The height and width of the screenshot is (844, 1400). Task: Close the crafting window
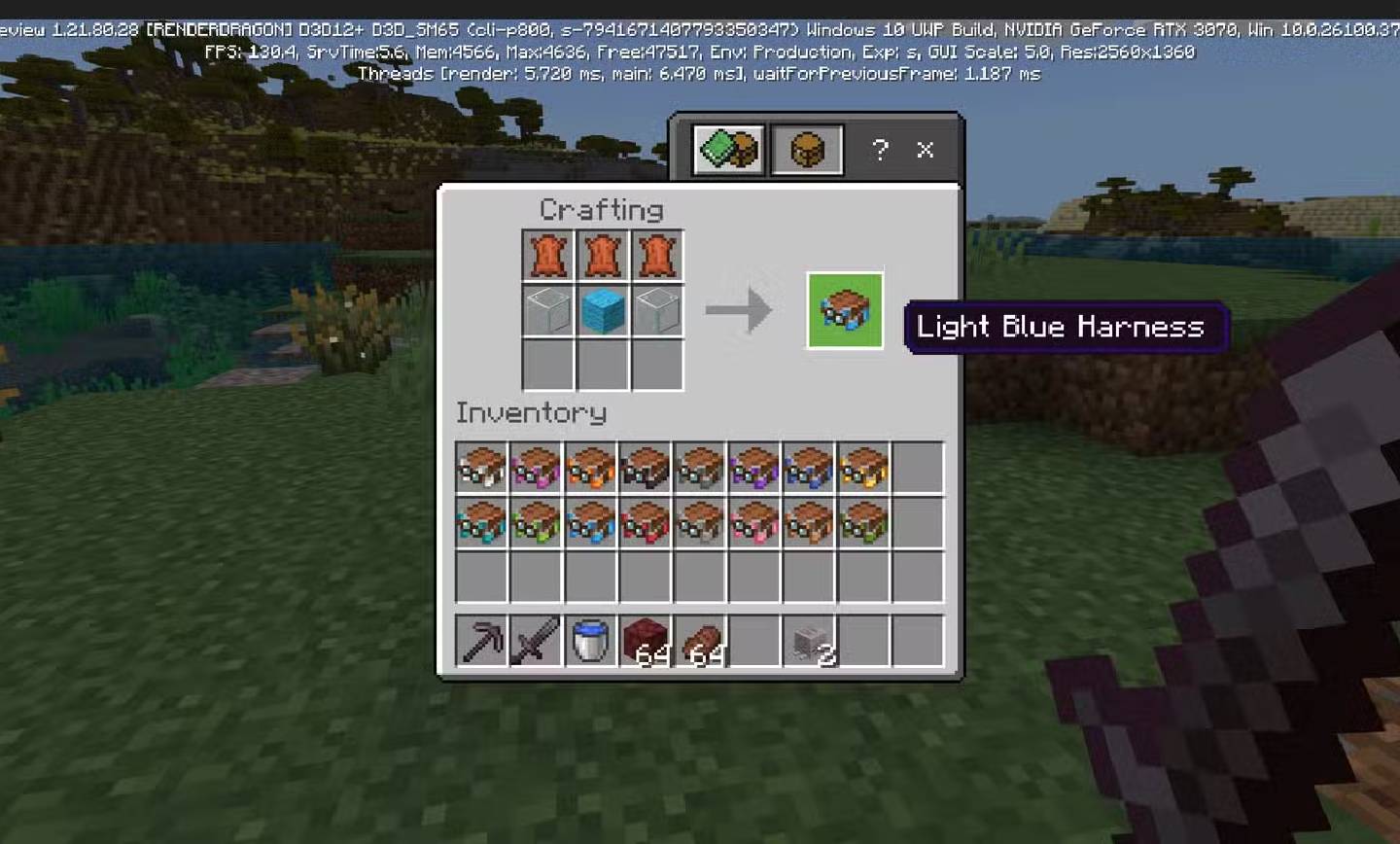pos(925,150)
